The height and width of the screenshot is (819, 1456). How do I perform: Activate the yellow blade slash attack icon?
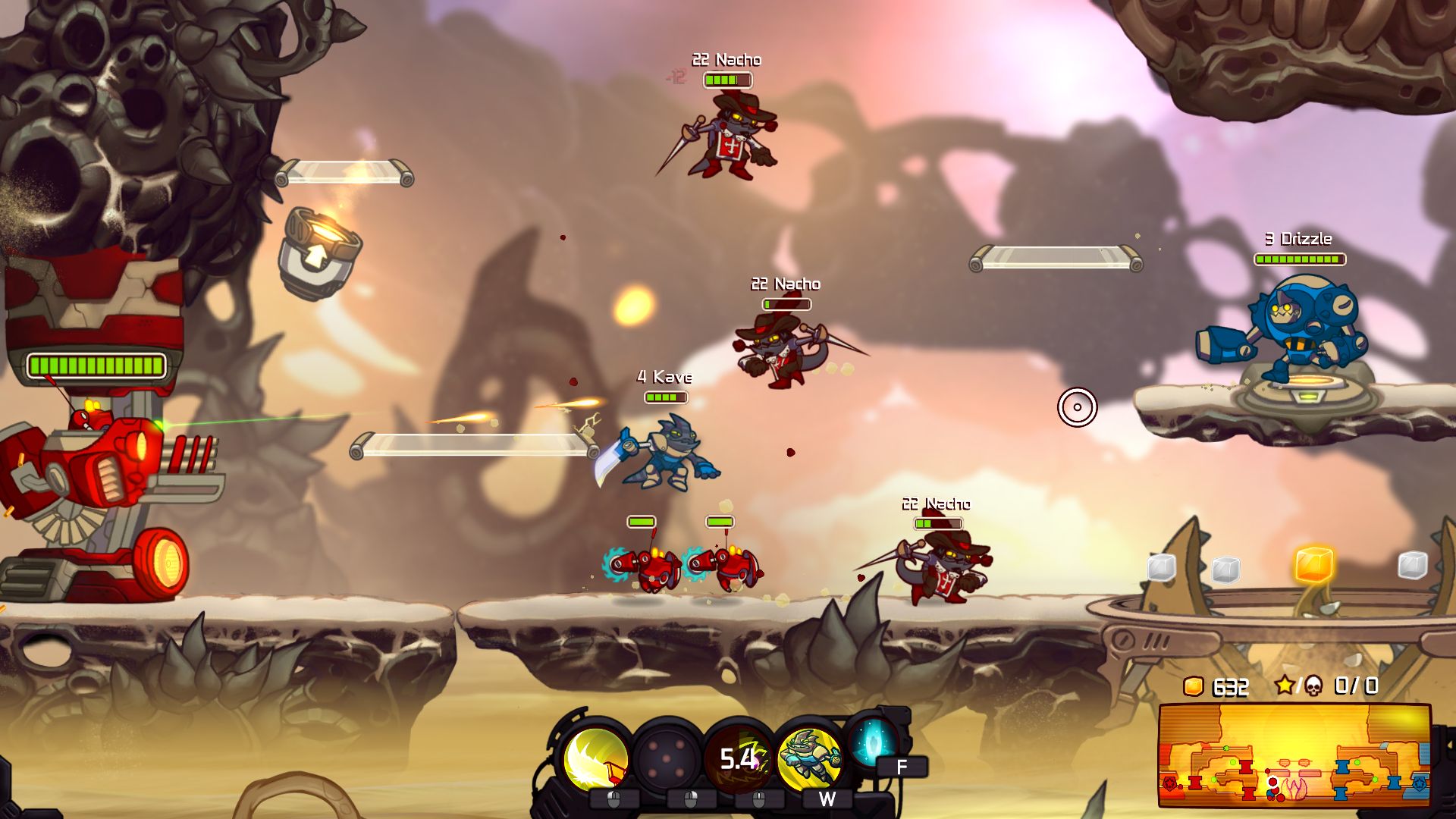click(x=596, y=758)
